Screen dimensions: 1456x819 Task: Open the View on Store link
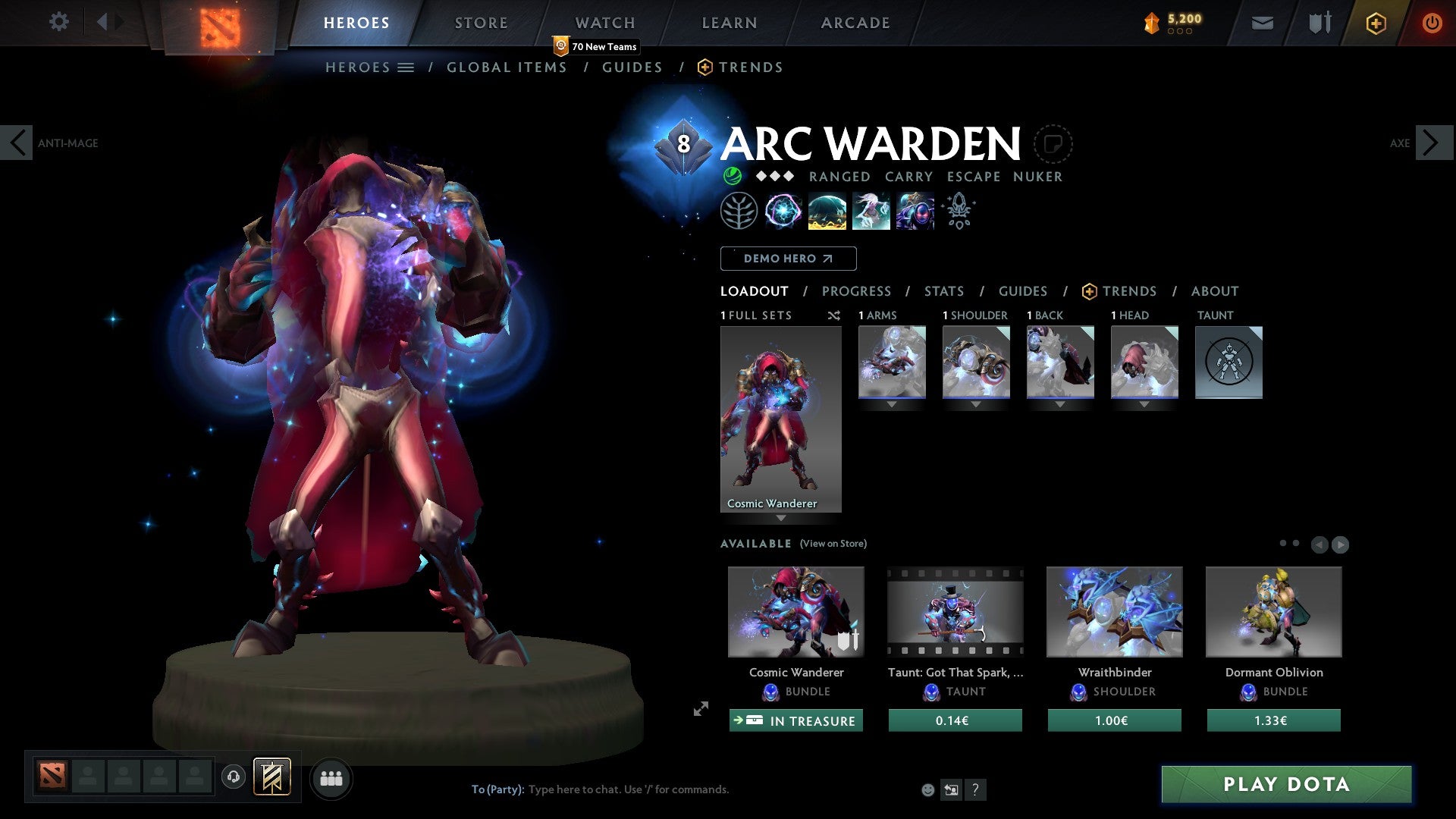833,544
